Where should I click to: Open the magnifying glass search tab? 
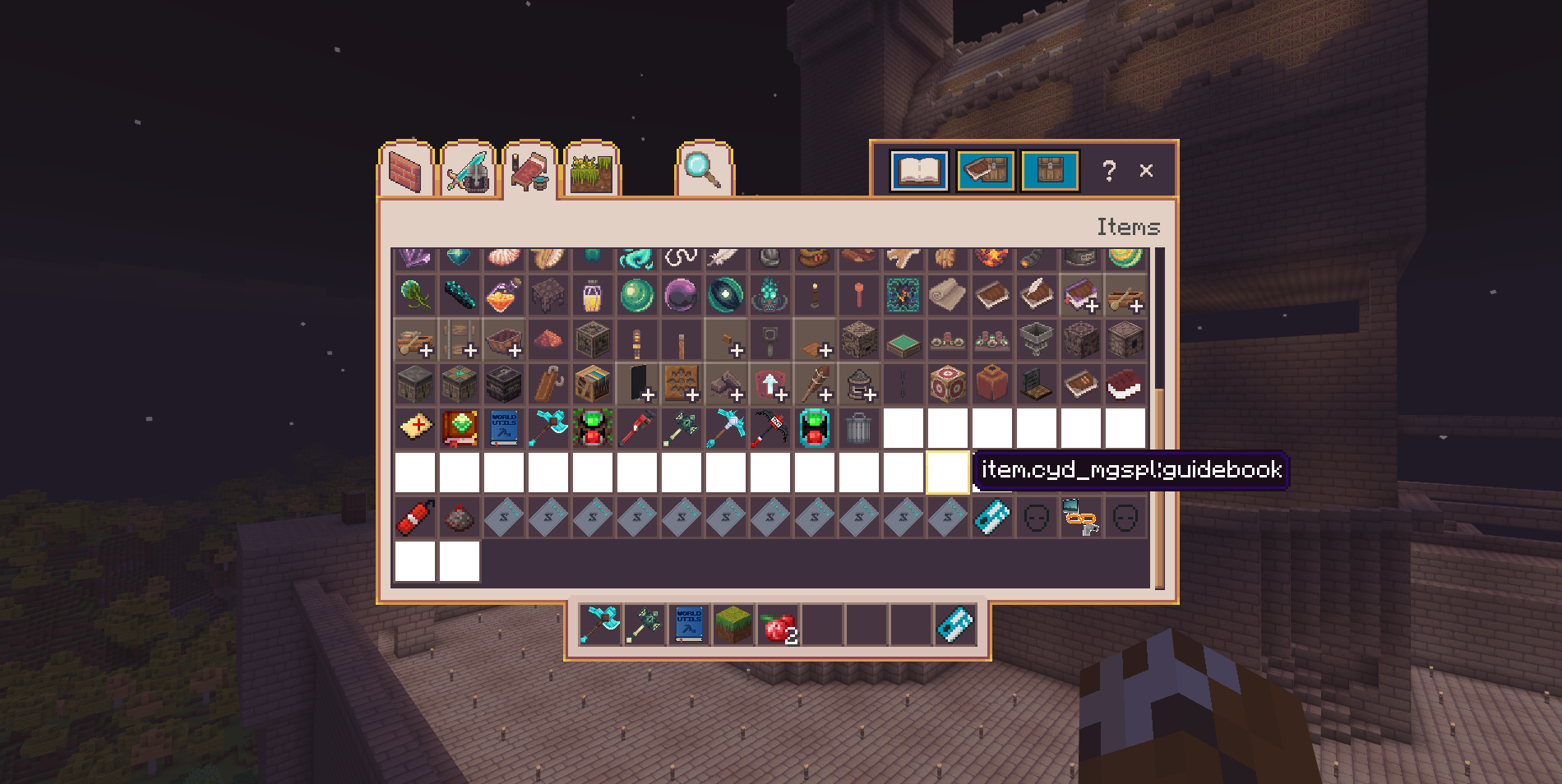coord(704,171)
